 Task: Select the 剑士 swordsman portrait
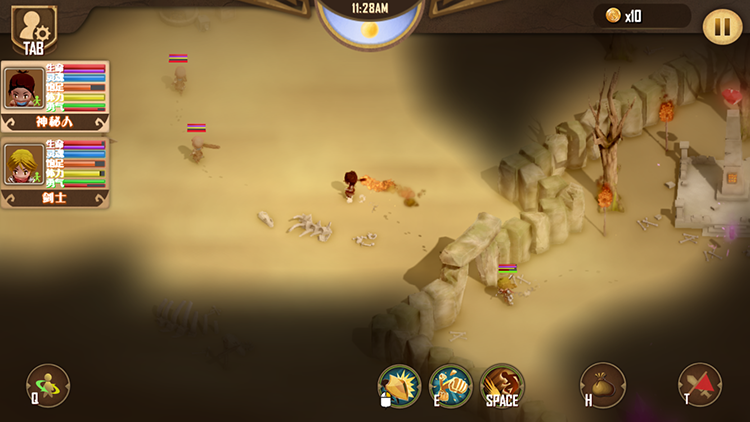tap(23, 165)
